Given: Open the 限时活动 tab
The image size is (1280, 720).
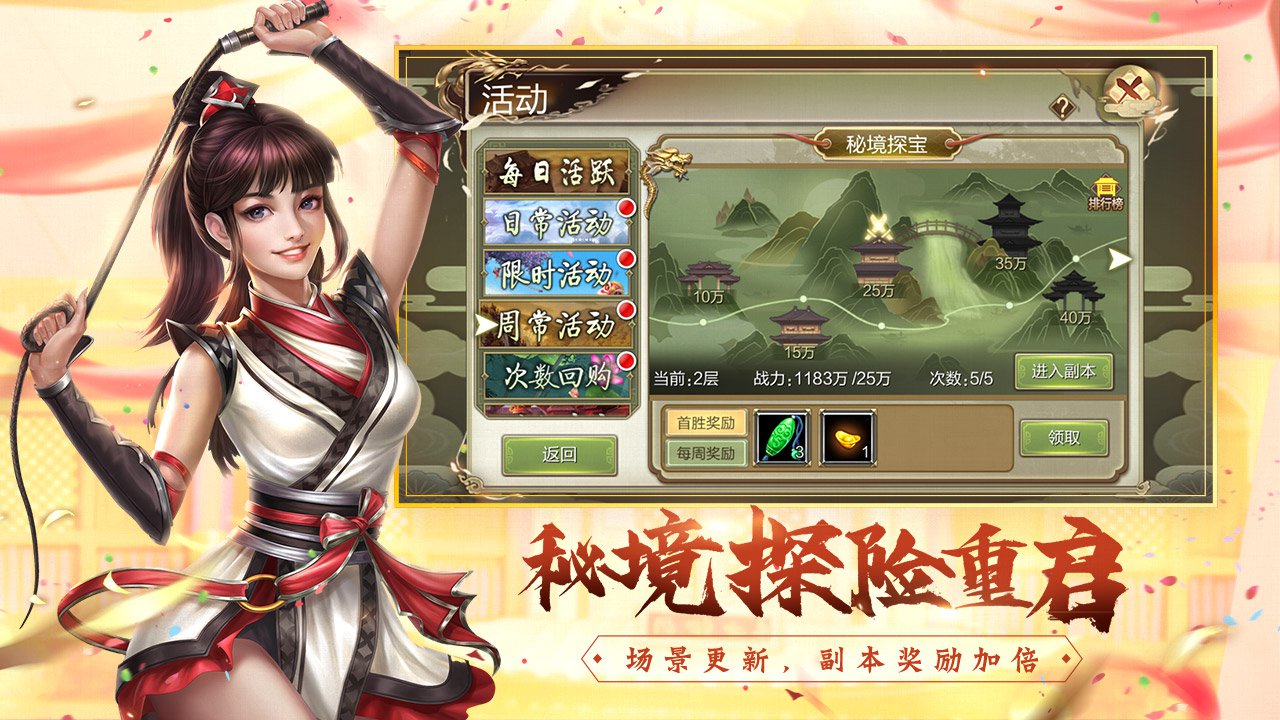Looking at the screenshot, I should click(x=558, y=274).
